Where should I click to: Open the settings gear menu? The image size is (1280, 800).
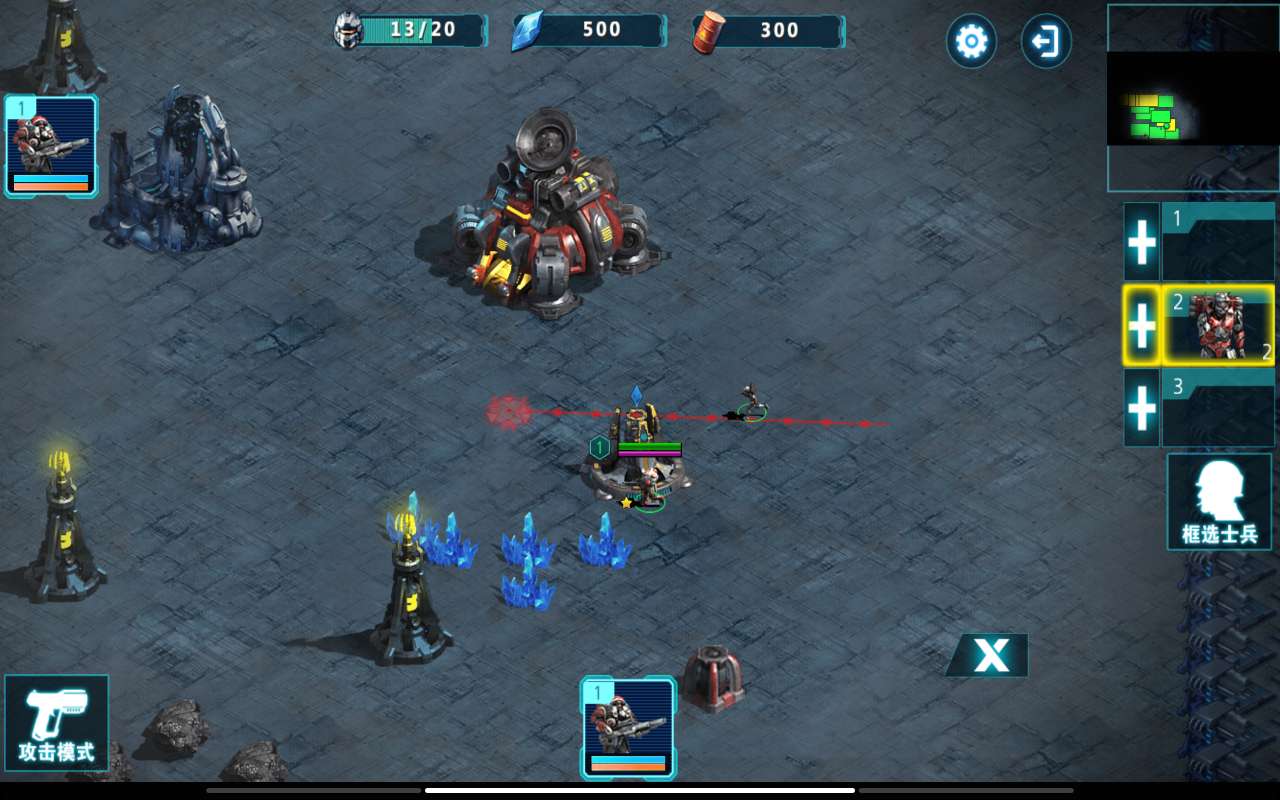(x=971, y=41)
